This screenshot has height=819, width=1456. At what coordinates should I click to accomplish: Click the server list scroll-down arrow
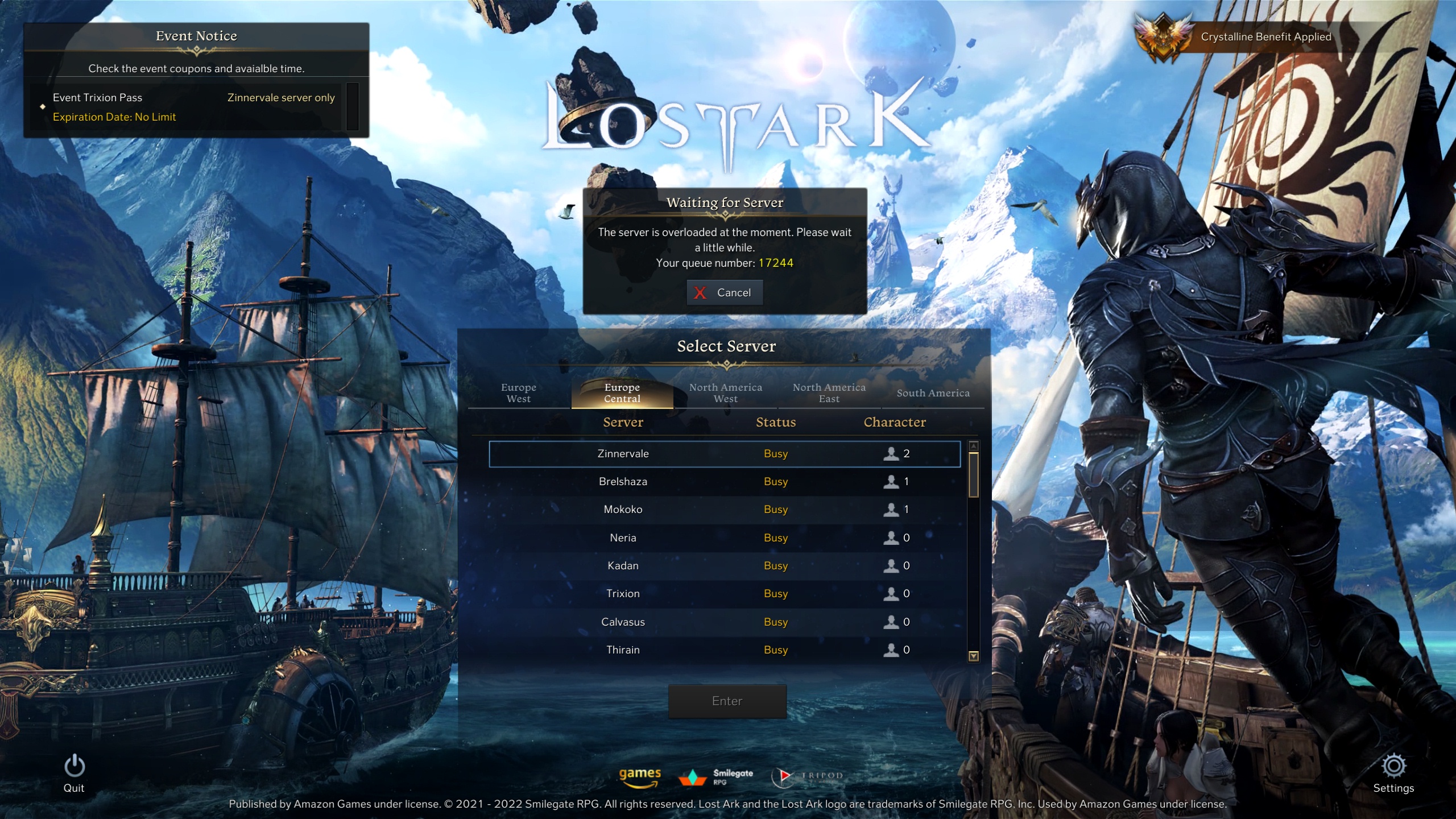(x=973, y=656)
